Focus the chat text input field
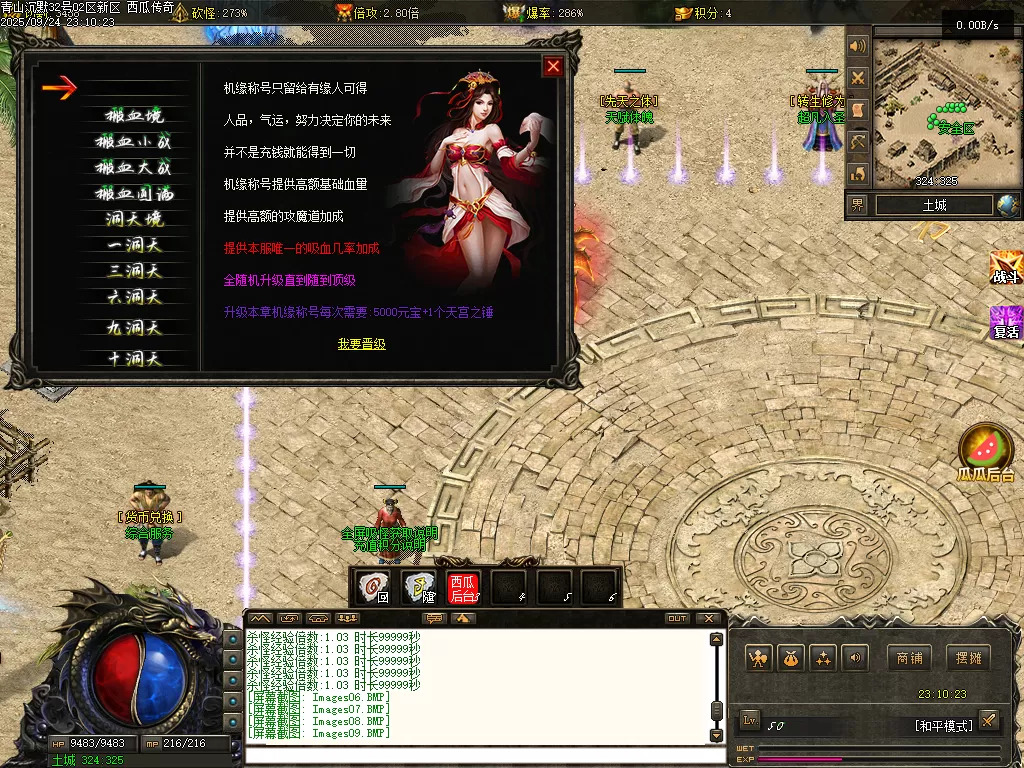 [480, 754]
